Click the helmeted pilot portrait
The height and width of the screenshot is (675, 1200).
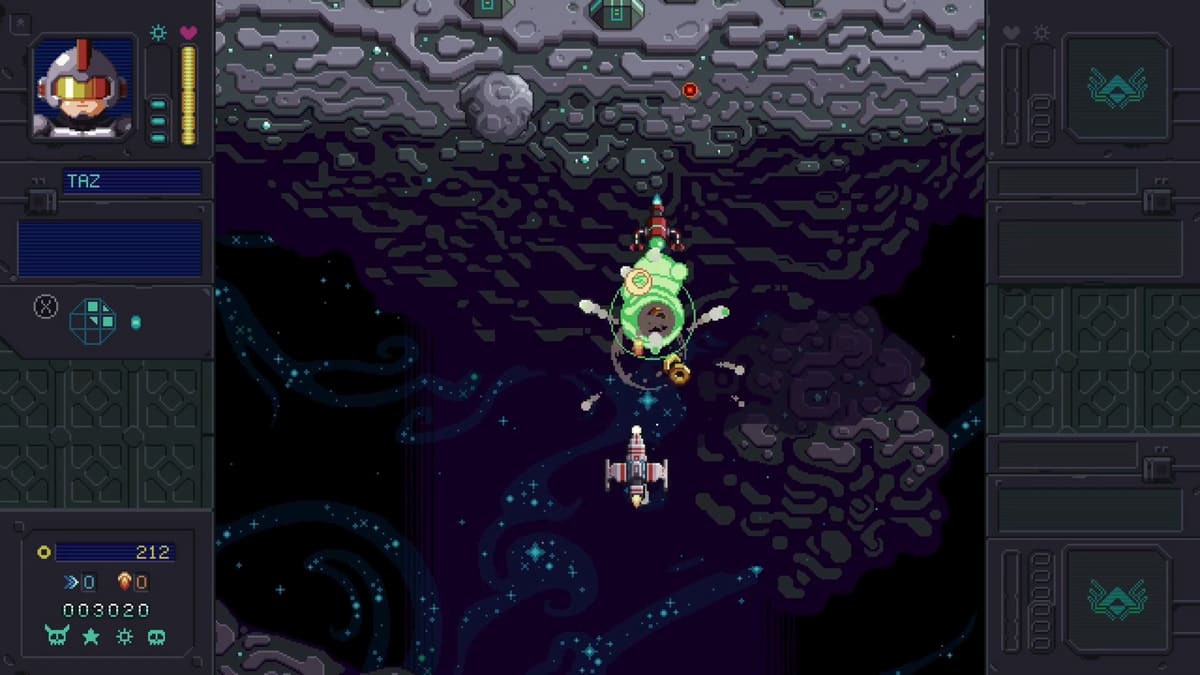point(83,88)
